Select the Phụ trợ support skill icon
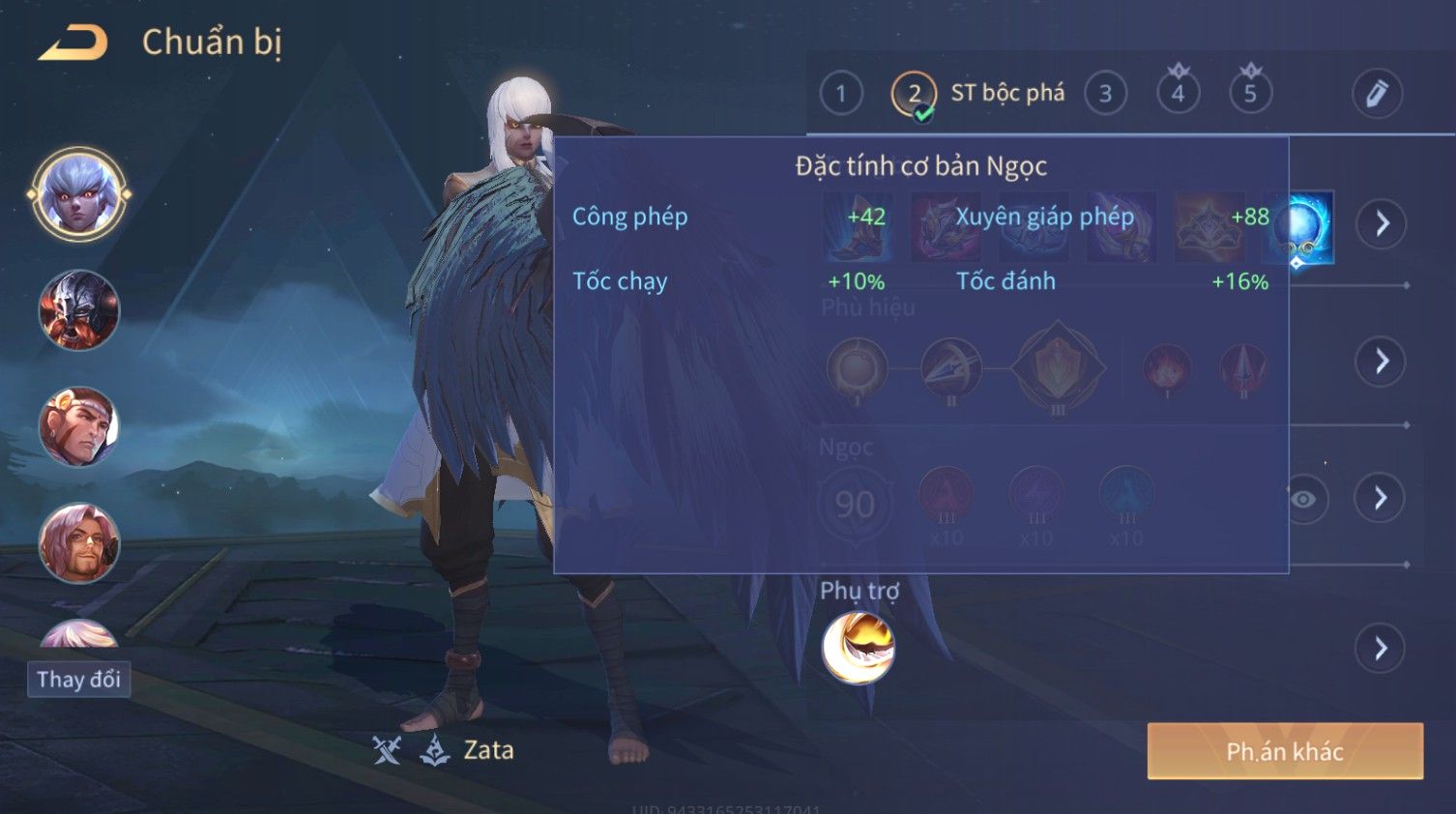 pos(858,648)
